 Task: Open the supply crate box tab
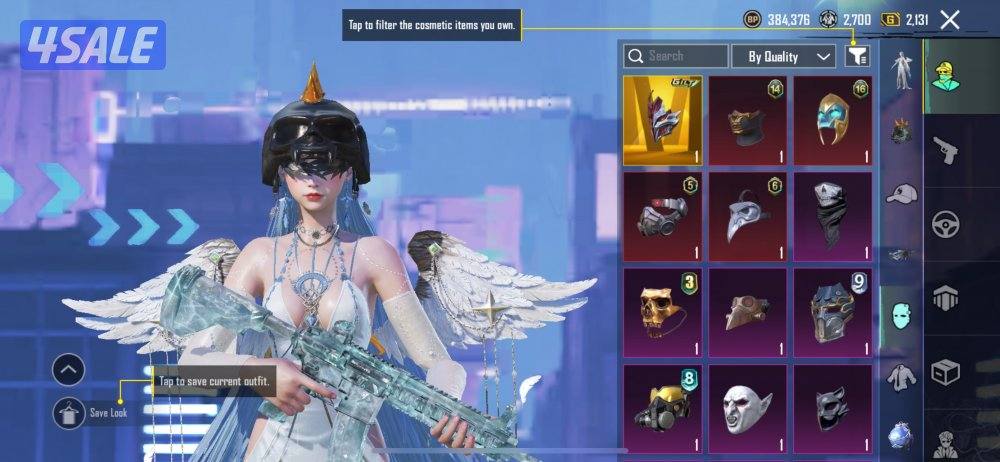(x=945, y=373)
